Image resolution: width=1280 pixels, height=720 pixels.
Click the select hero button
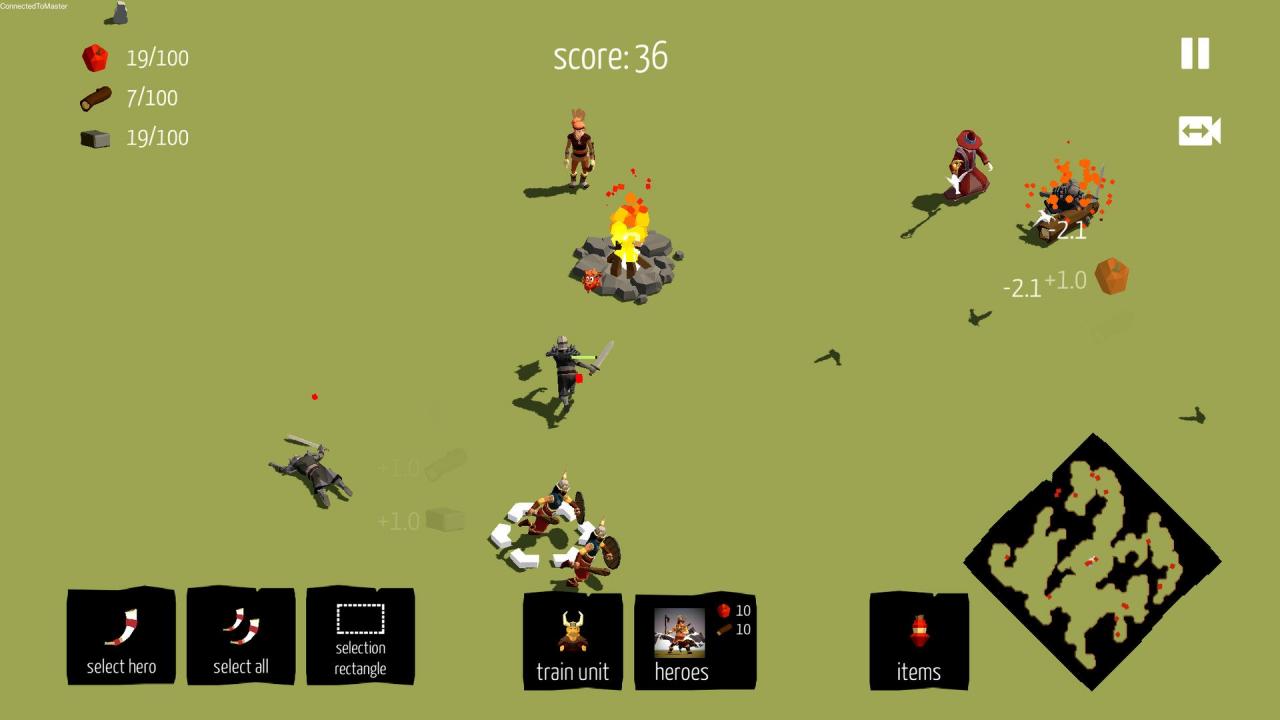click(121, 637)
